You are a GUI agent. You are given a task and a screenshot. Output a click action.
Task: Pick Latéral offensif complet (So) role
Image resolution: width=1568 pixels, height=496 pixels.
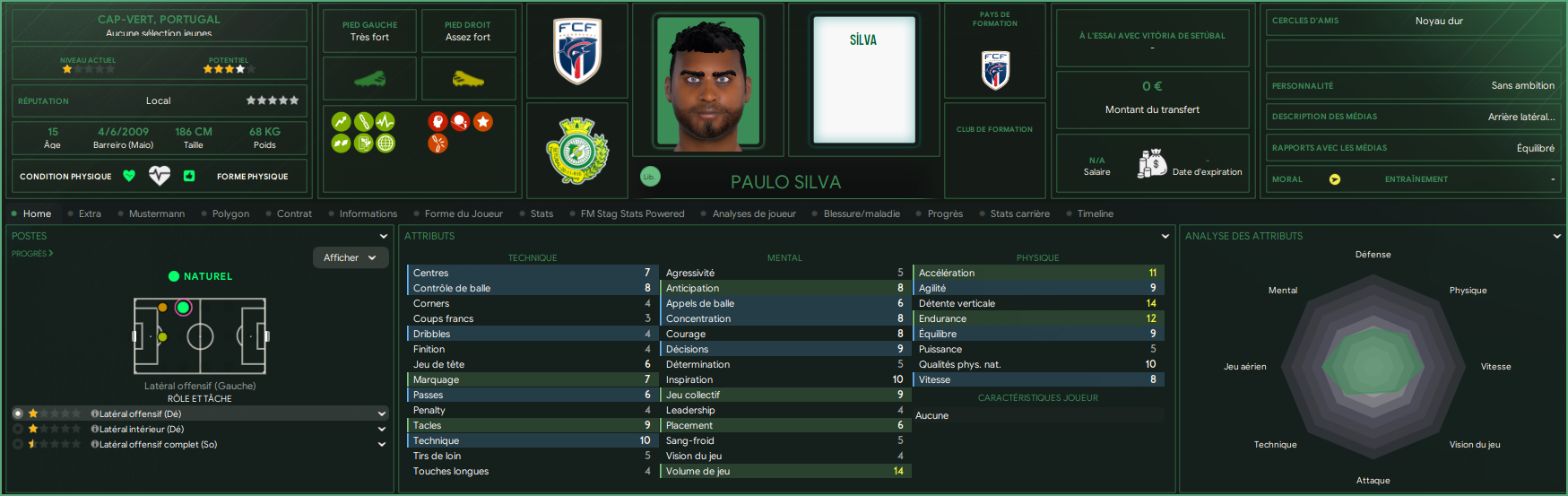click(158, 444)
